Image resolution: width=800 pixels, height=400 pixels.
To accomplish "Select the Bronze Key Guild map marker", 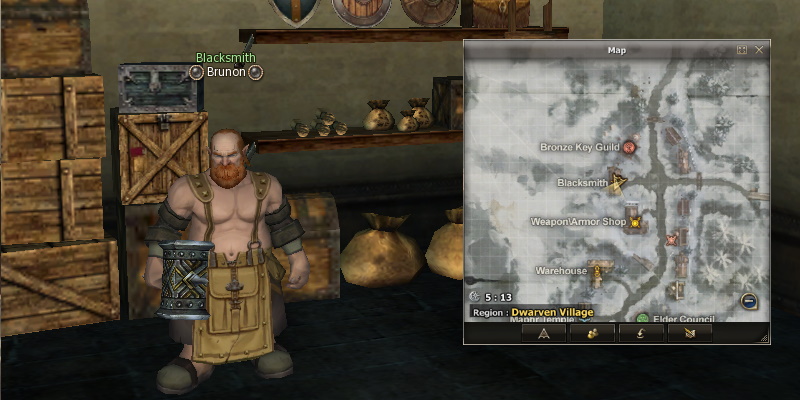I will pyautogui.click(x=630, y=147).
